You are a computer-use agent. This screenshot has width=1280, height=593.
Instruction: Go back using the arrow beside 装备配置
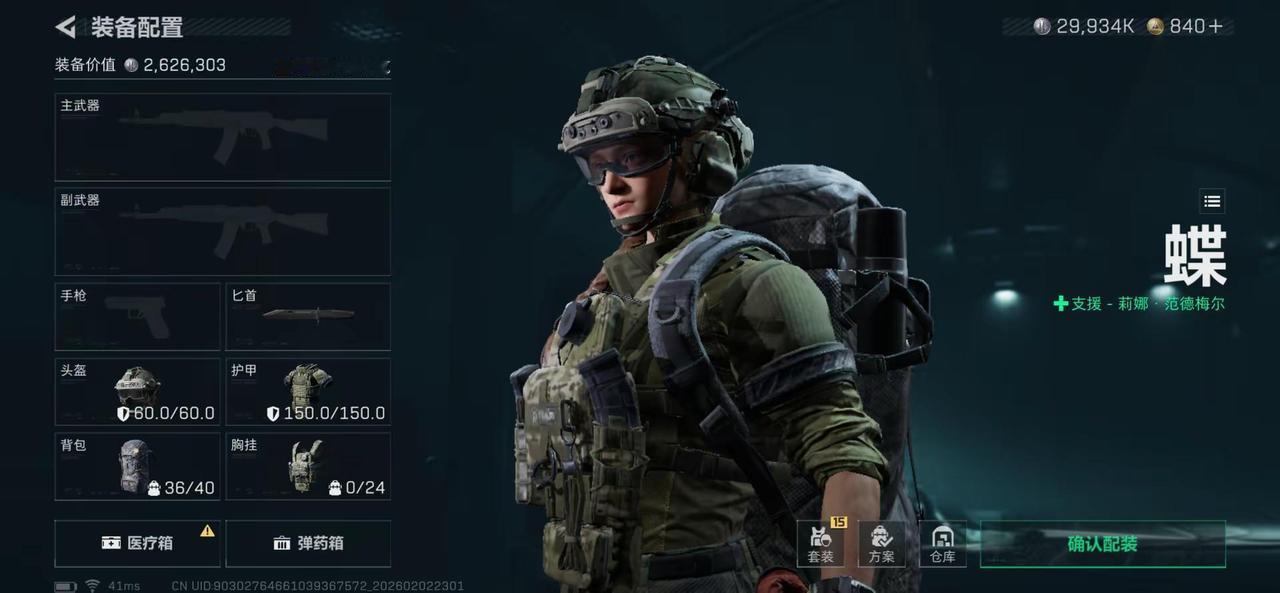(x=66, y=27)
